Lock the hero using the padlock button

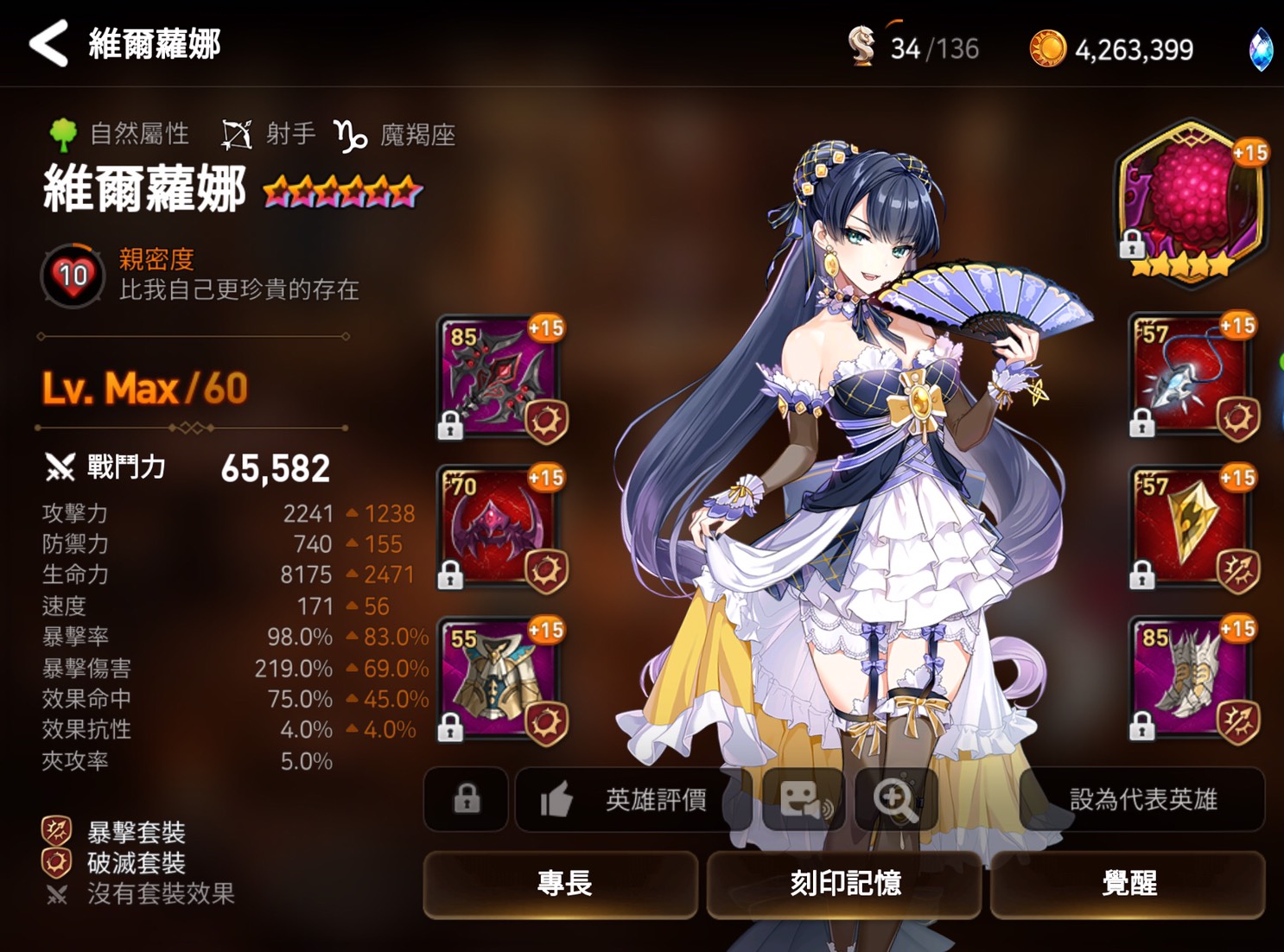466,800
